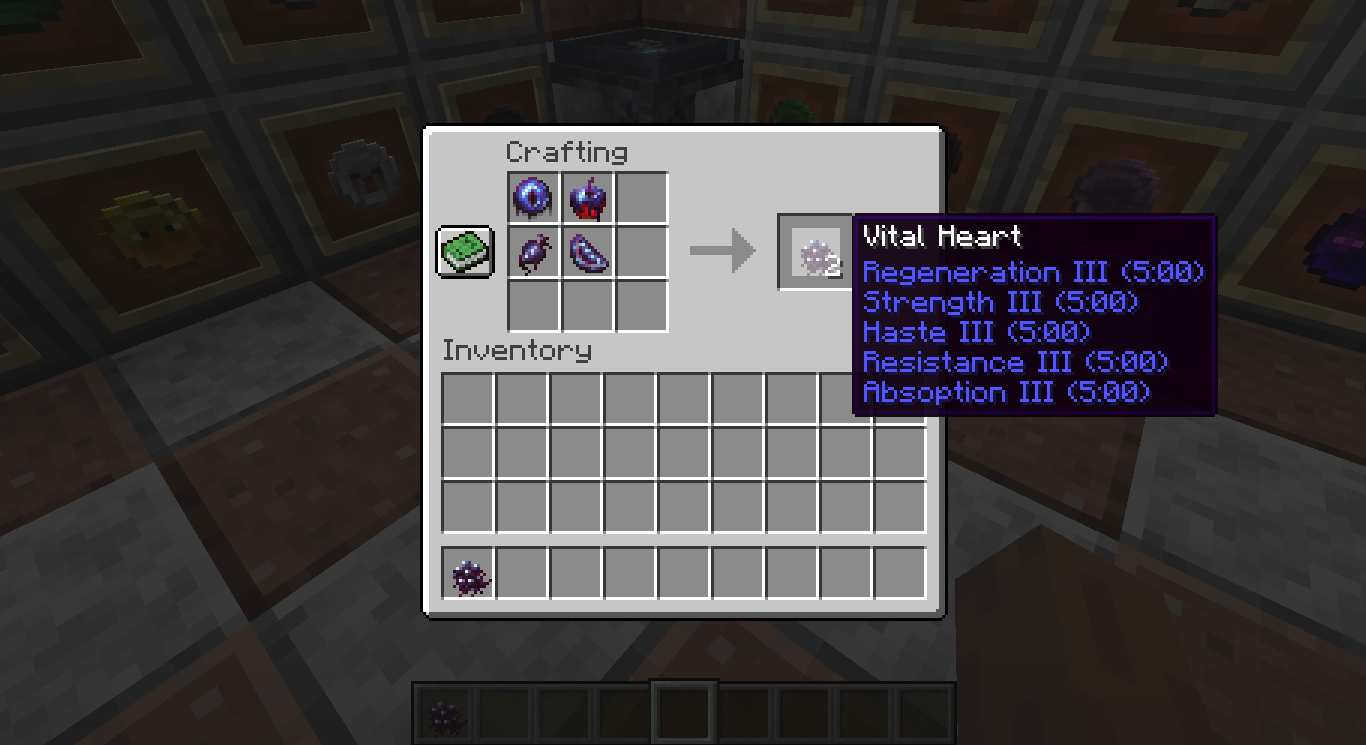Click the Vital Heart tooltip title

pyautogui.click(x=941, y=237)
